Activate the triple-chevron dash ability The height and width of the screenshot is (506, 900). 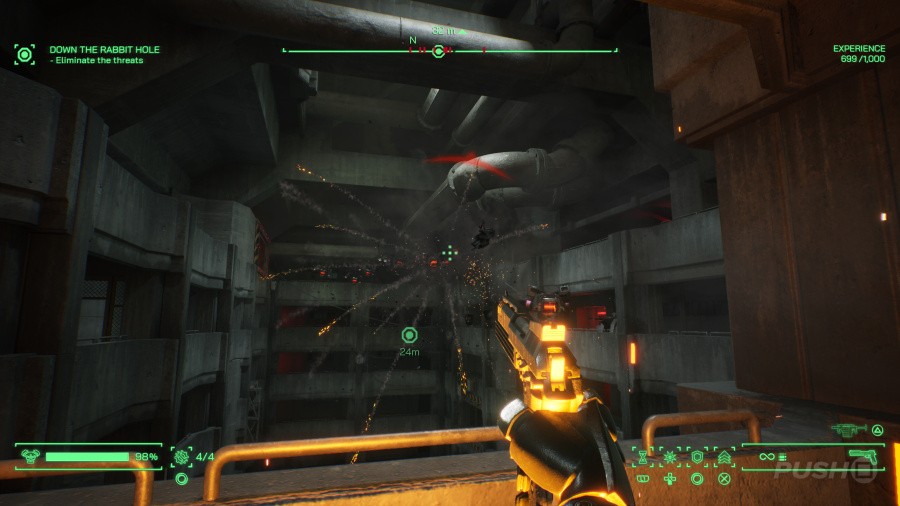723,457
